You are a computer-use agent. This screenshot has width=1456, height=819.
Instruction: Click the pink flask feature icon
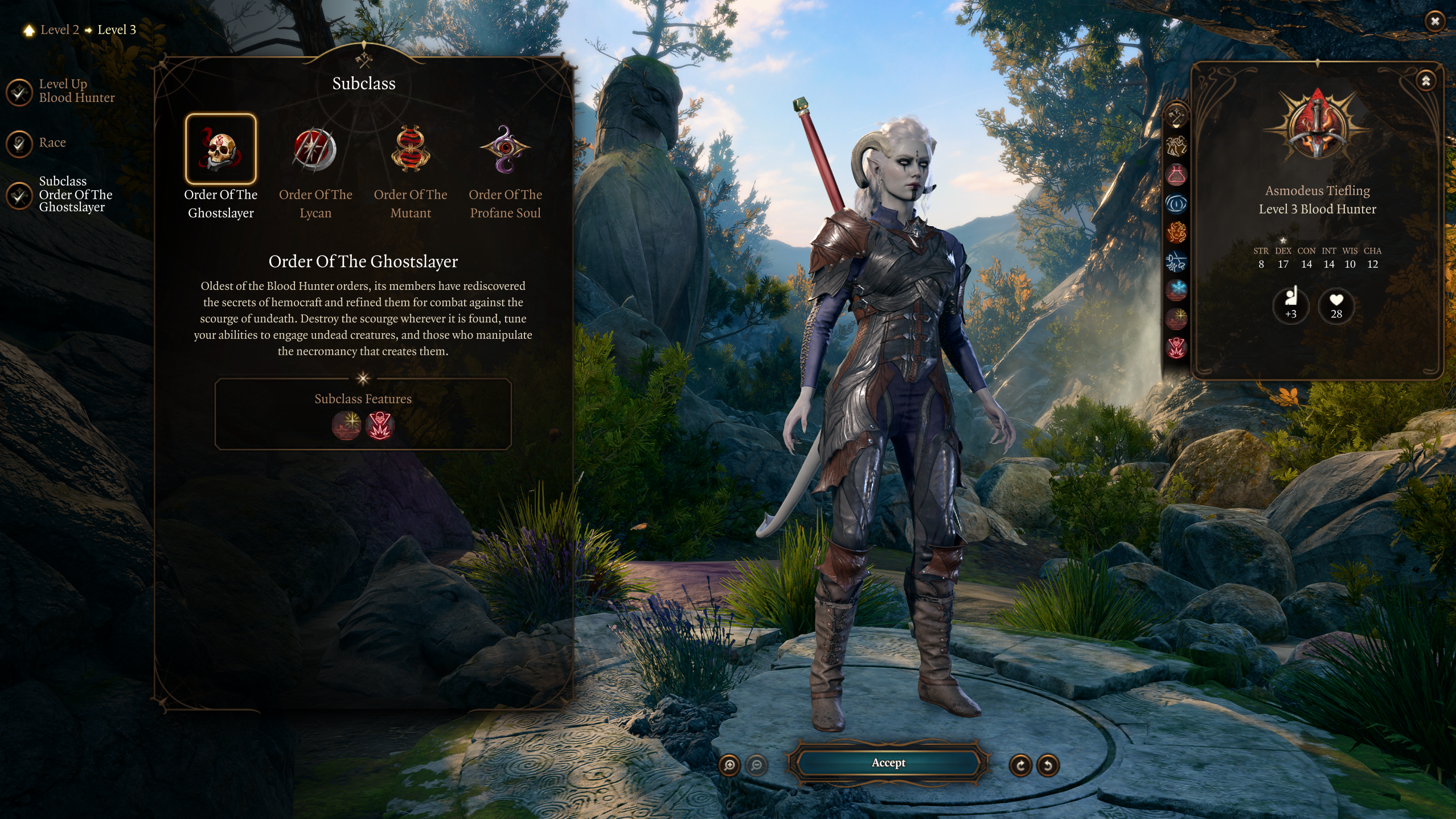[x=1176, y=175]
